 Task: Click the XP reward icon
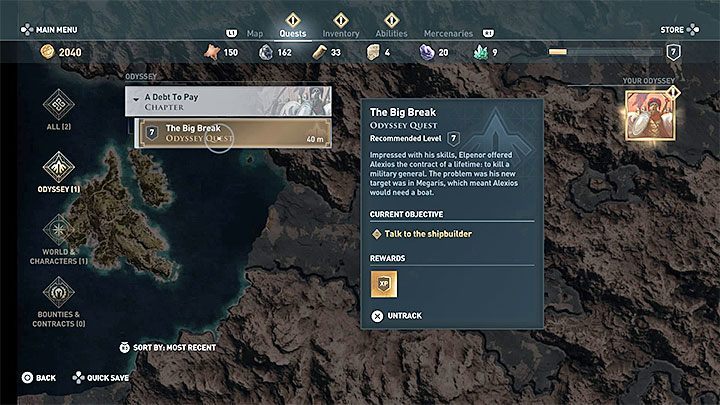pyautogui.click(x=384, y=284)
